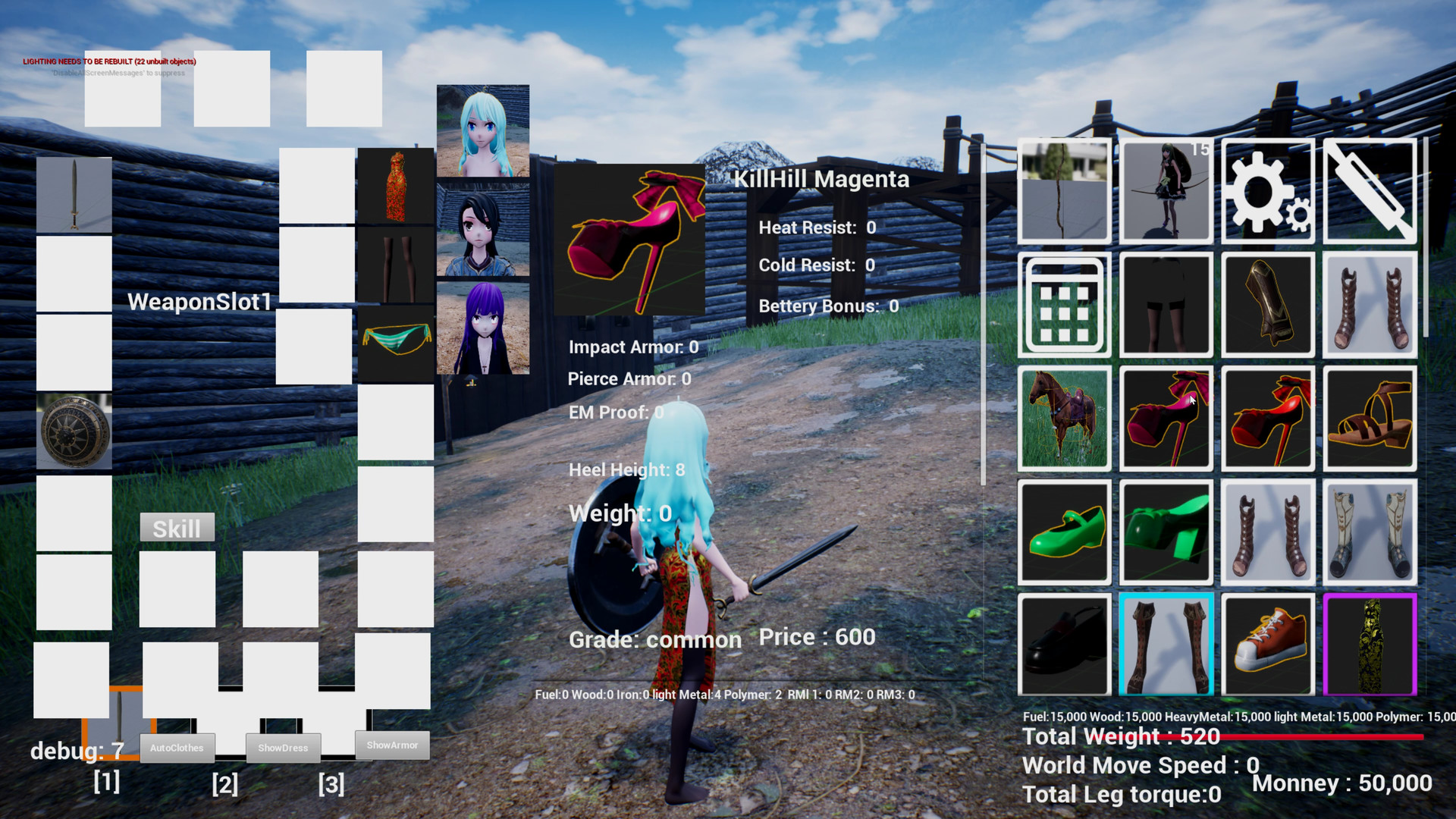
Task: Toggle the AutoClothes option
Action: point(177,748)
